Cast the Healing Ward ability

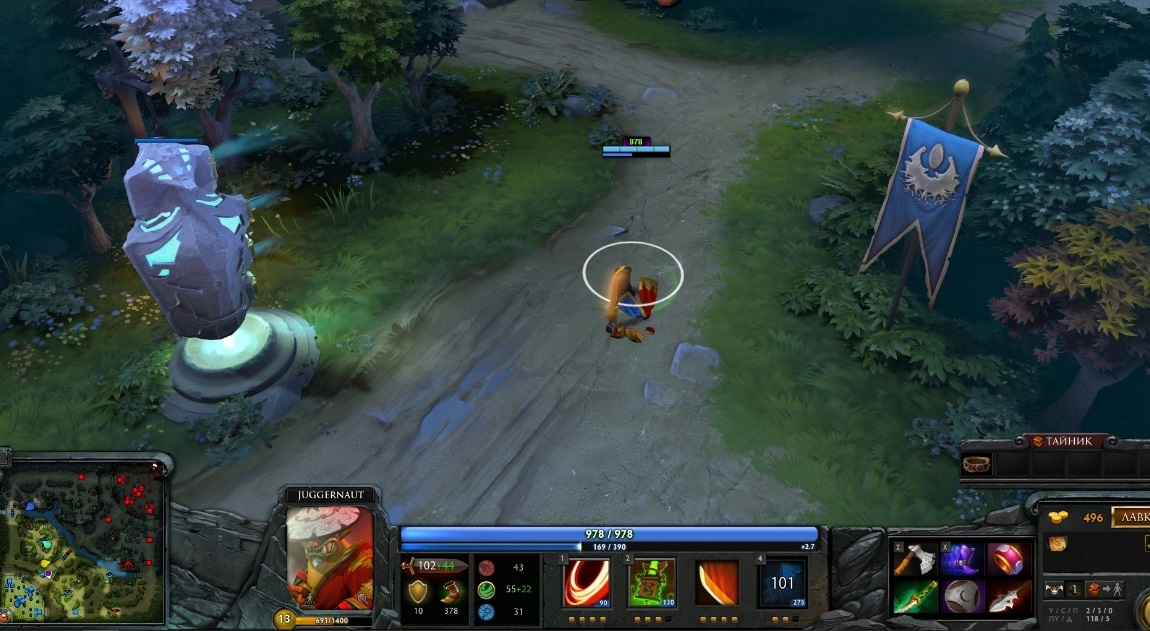[652, 582]
